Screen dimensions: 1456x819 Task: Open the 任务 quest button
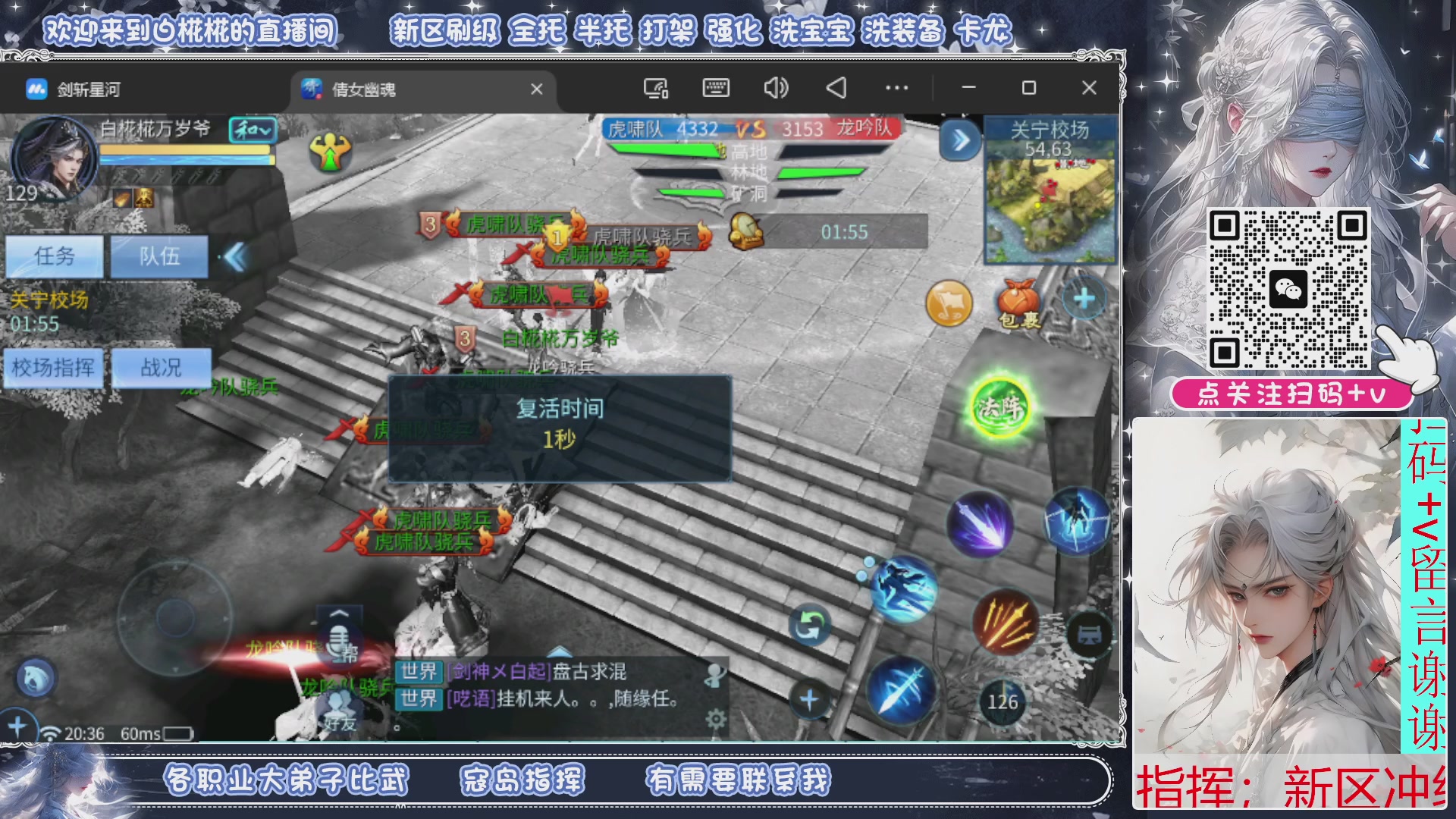tap(54, 256)
